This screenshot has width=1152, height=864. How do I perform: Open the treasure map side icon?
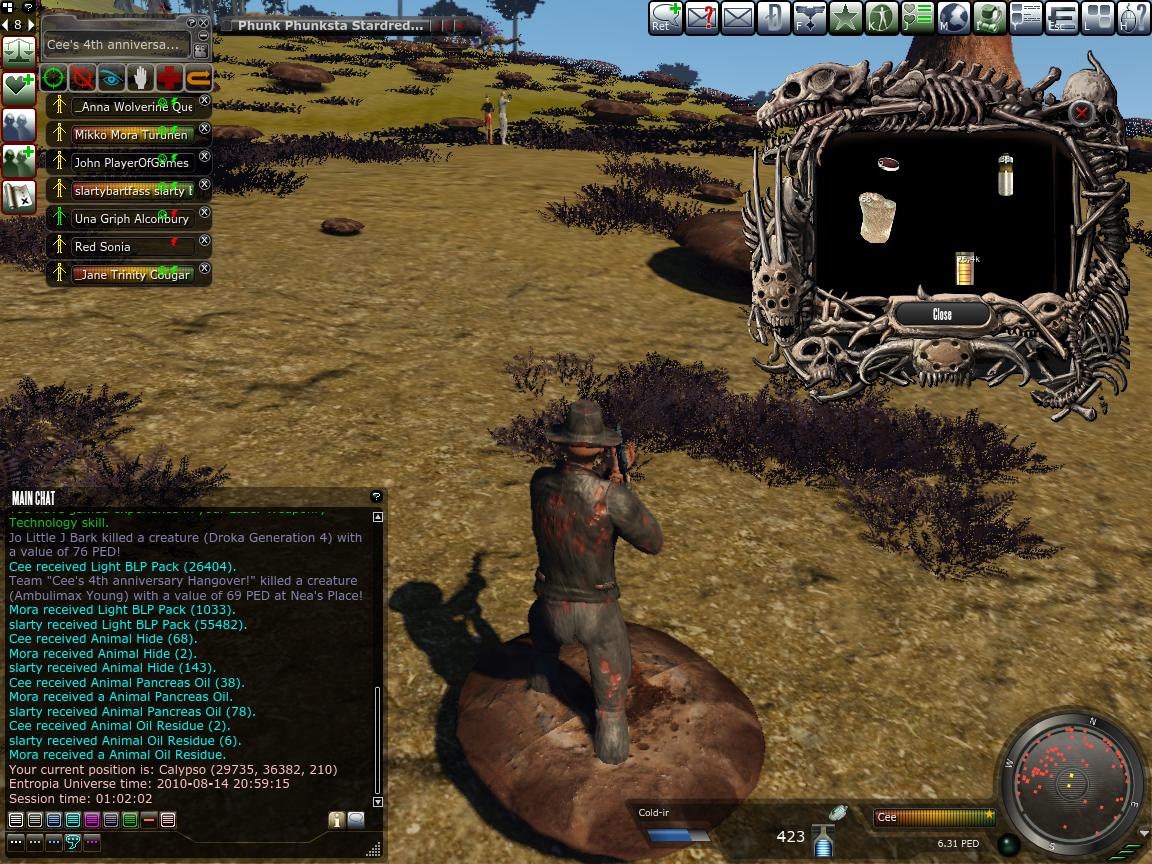click(19, 195)
